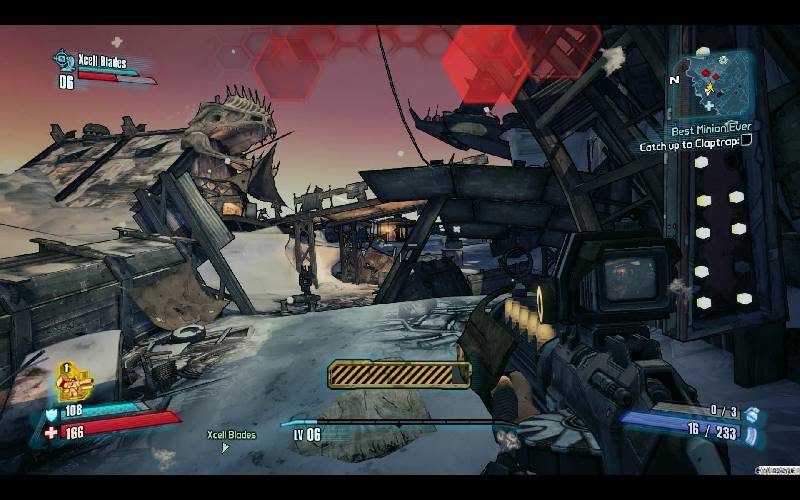Click the red health cross icon

(x=51, y=432)
